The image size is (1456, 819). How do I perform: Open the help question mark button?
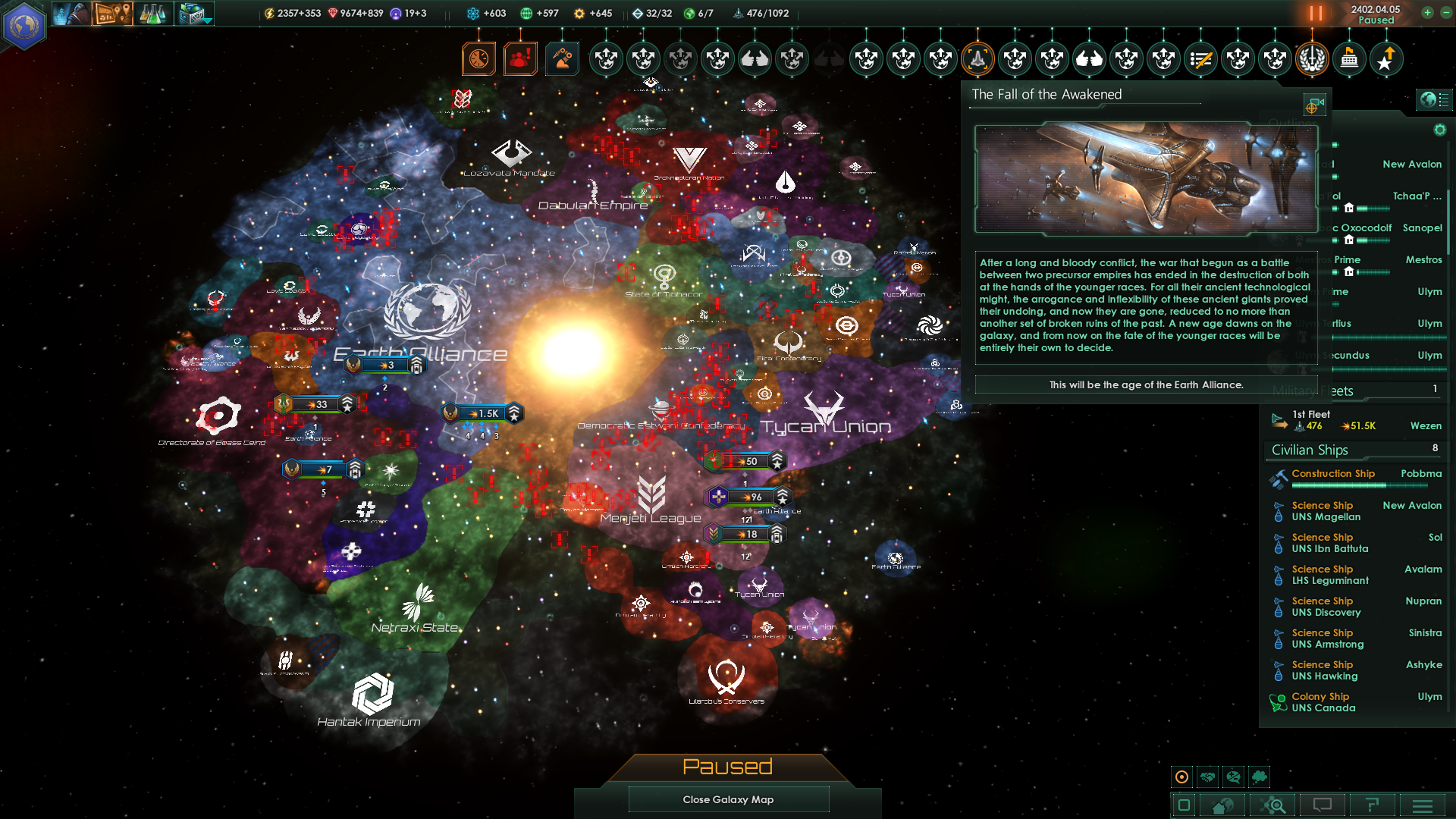[x=1372, y=805]
